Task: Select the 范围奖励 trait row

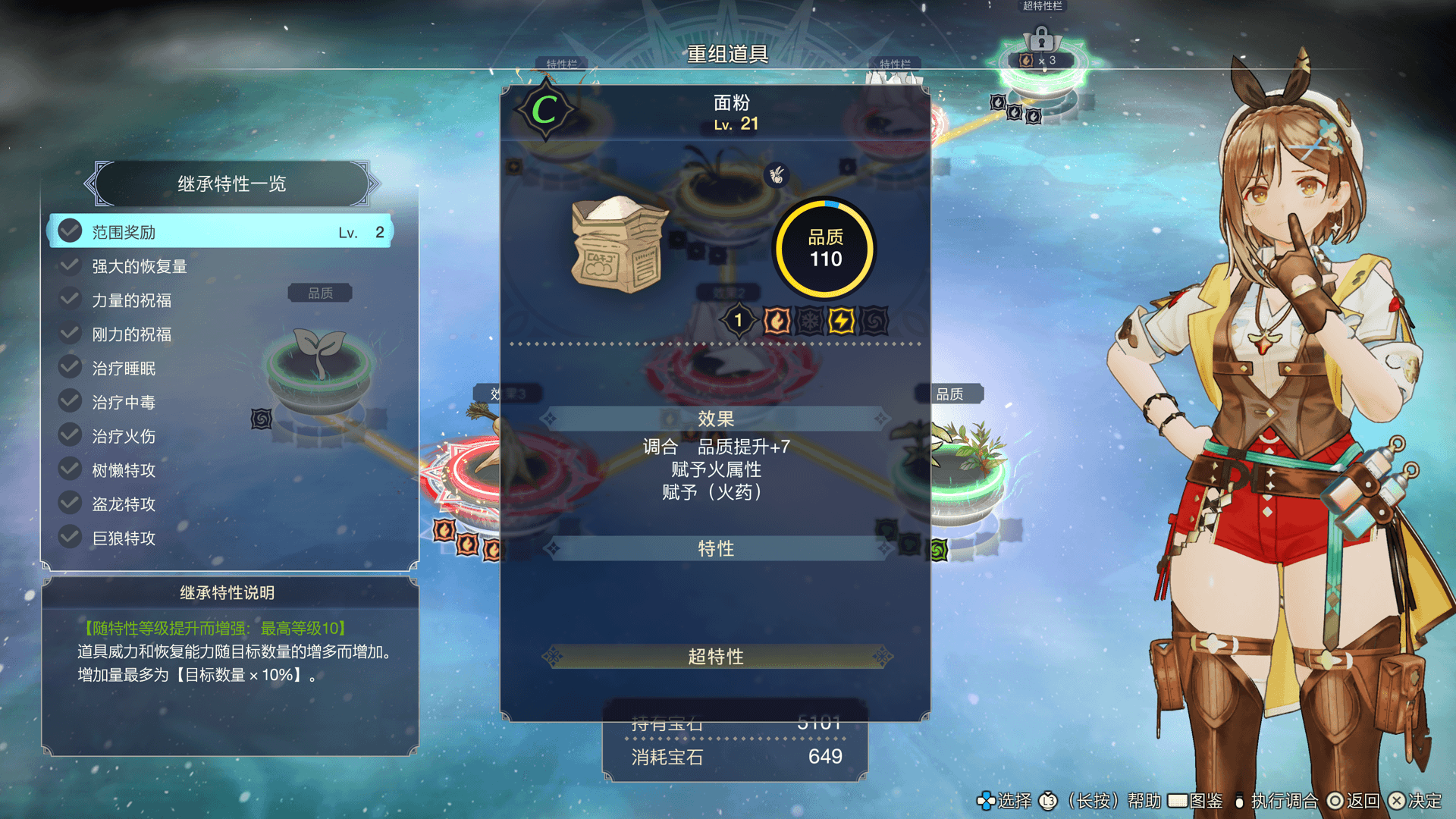Action: point(220,232)
